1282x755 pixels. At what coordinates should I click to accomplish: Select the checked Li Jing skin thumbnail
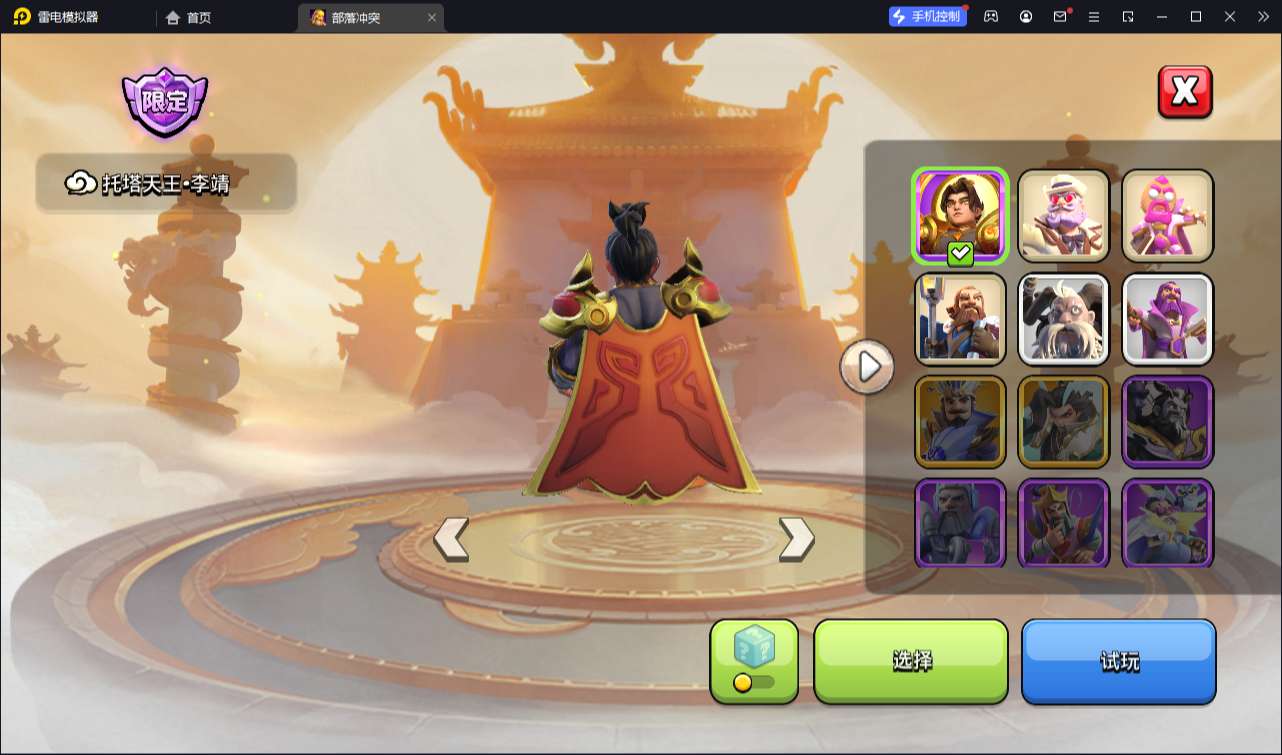click(960, 215)
